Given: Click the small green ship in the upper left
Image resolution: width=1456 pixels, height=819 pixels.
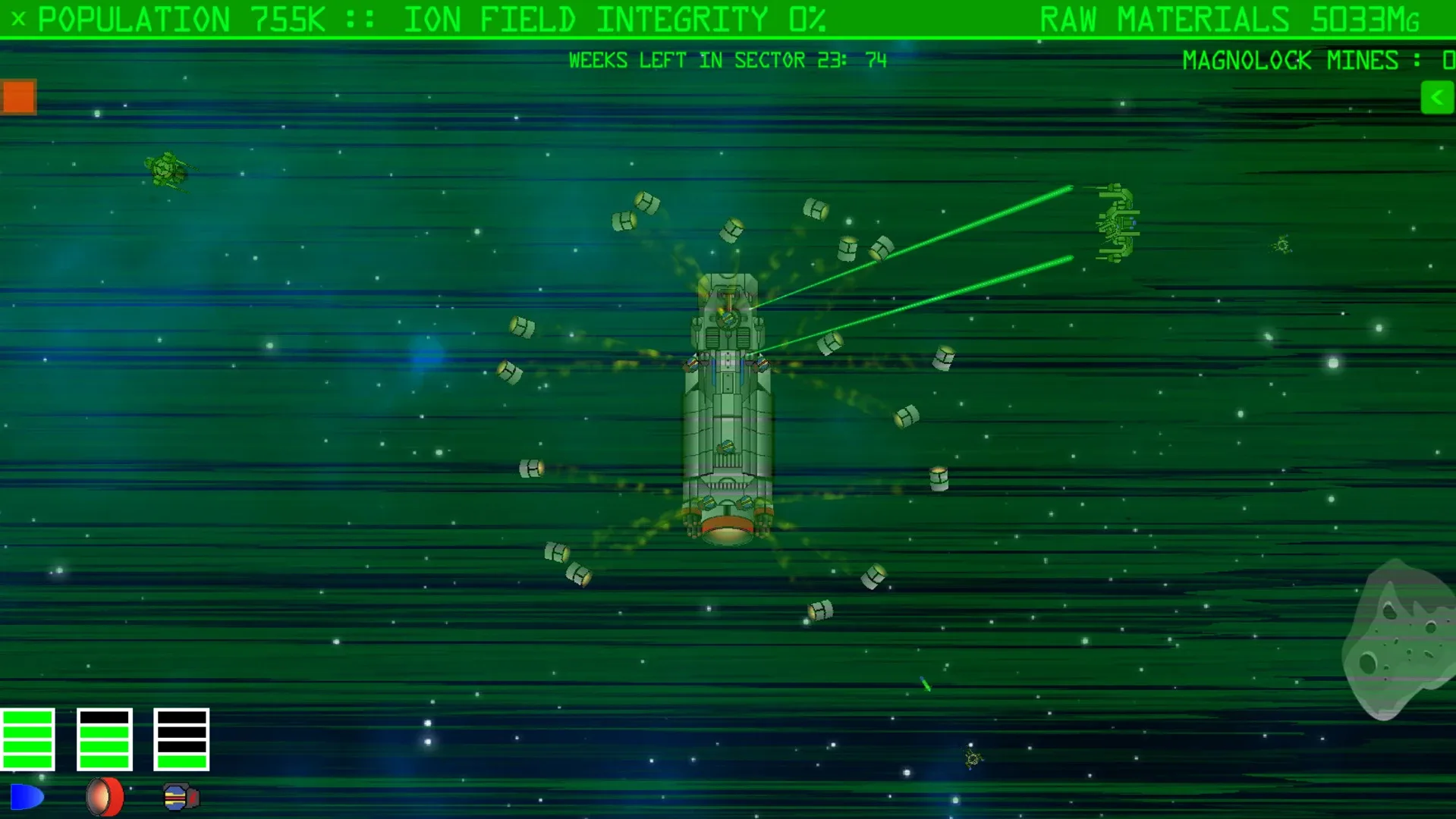Looking at the screenshot, I should coord(165,168).
